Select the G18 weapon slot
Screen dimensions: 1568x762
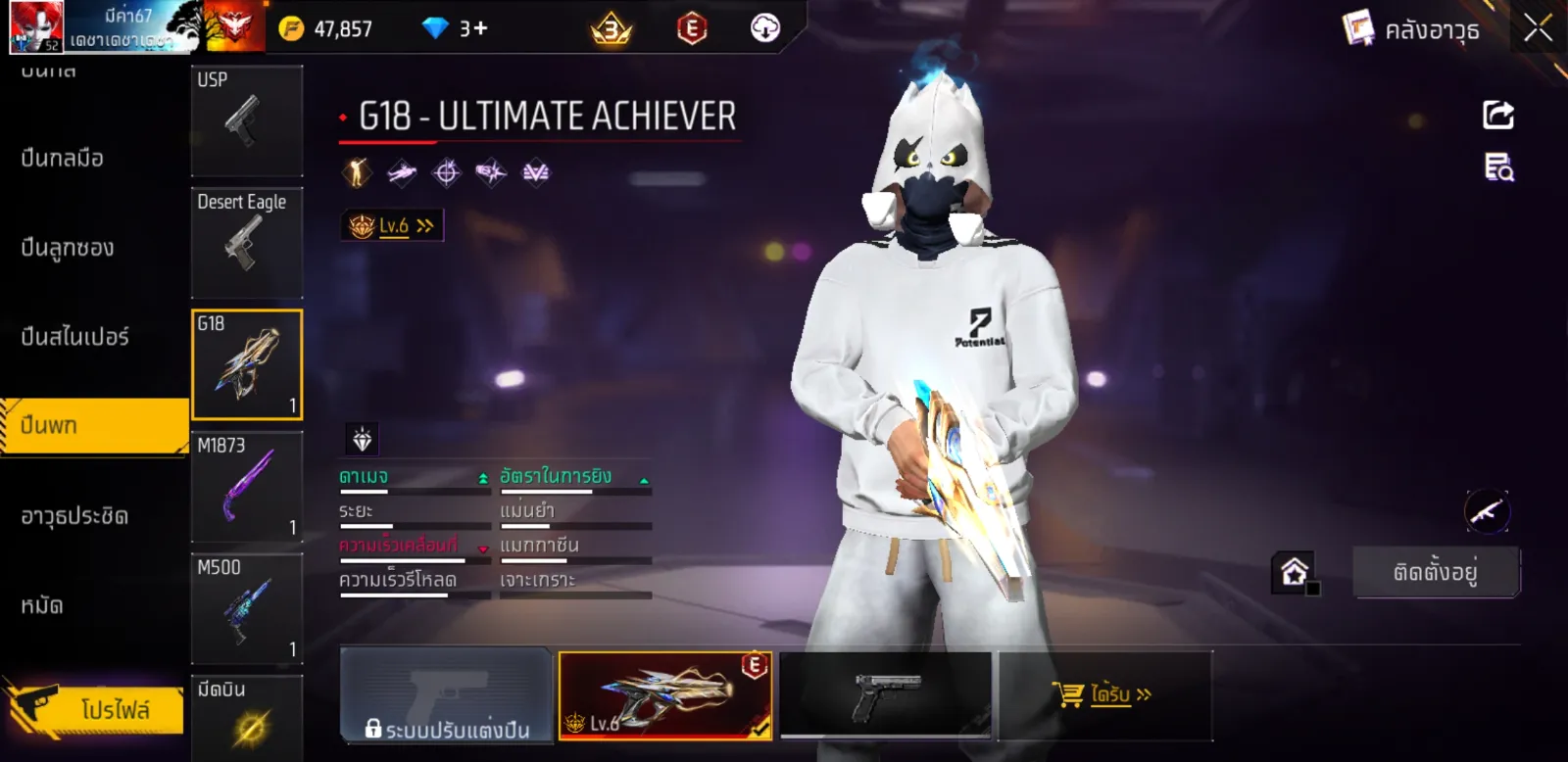pyautogui.click(x=246, y=364)
